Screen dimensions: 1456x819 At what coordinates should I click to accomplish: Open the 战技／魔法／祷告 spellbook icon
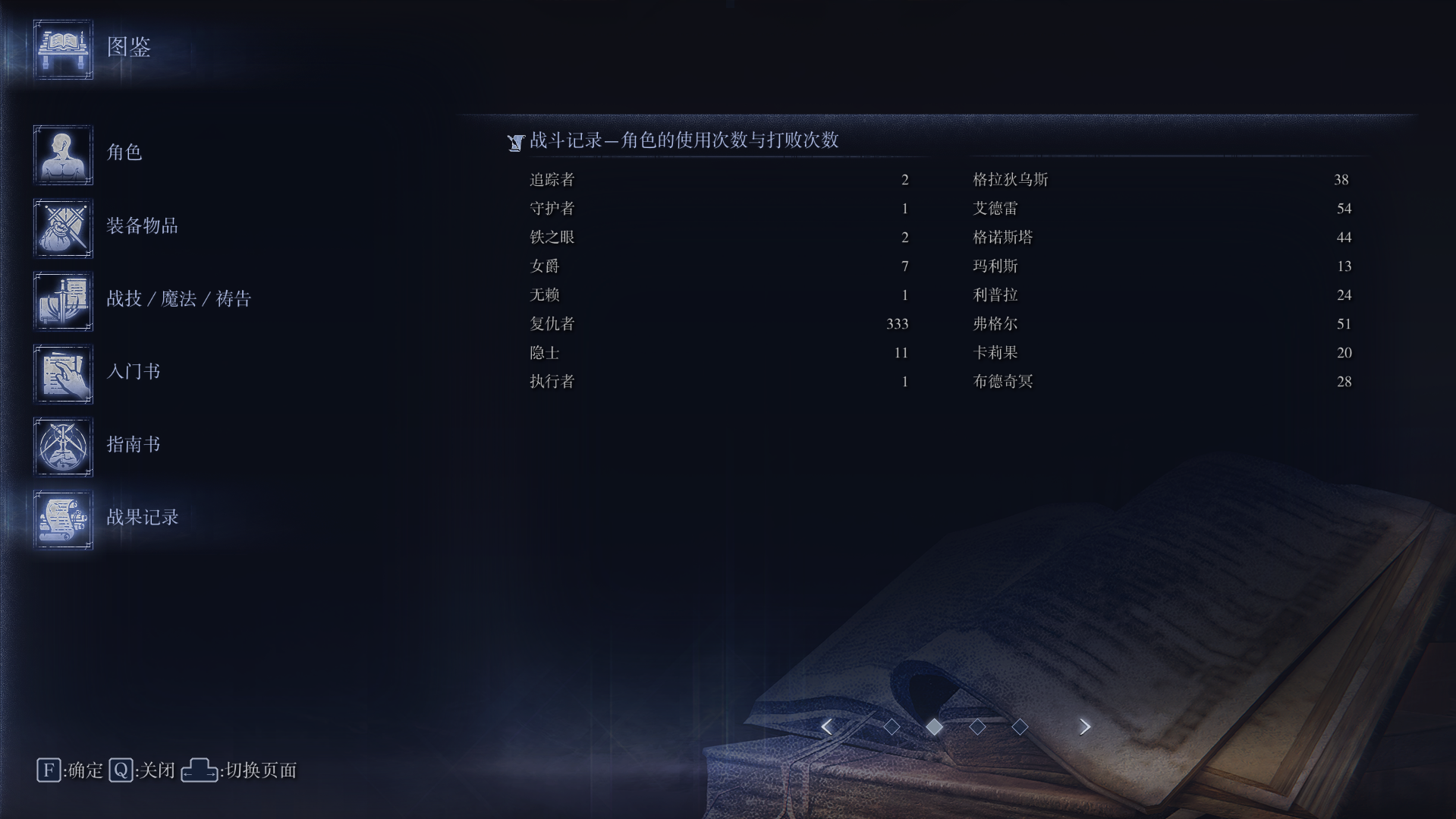(x=63, y=301)
